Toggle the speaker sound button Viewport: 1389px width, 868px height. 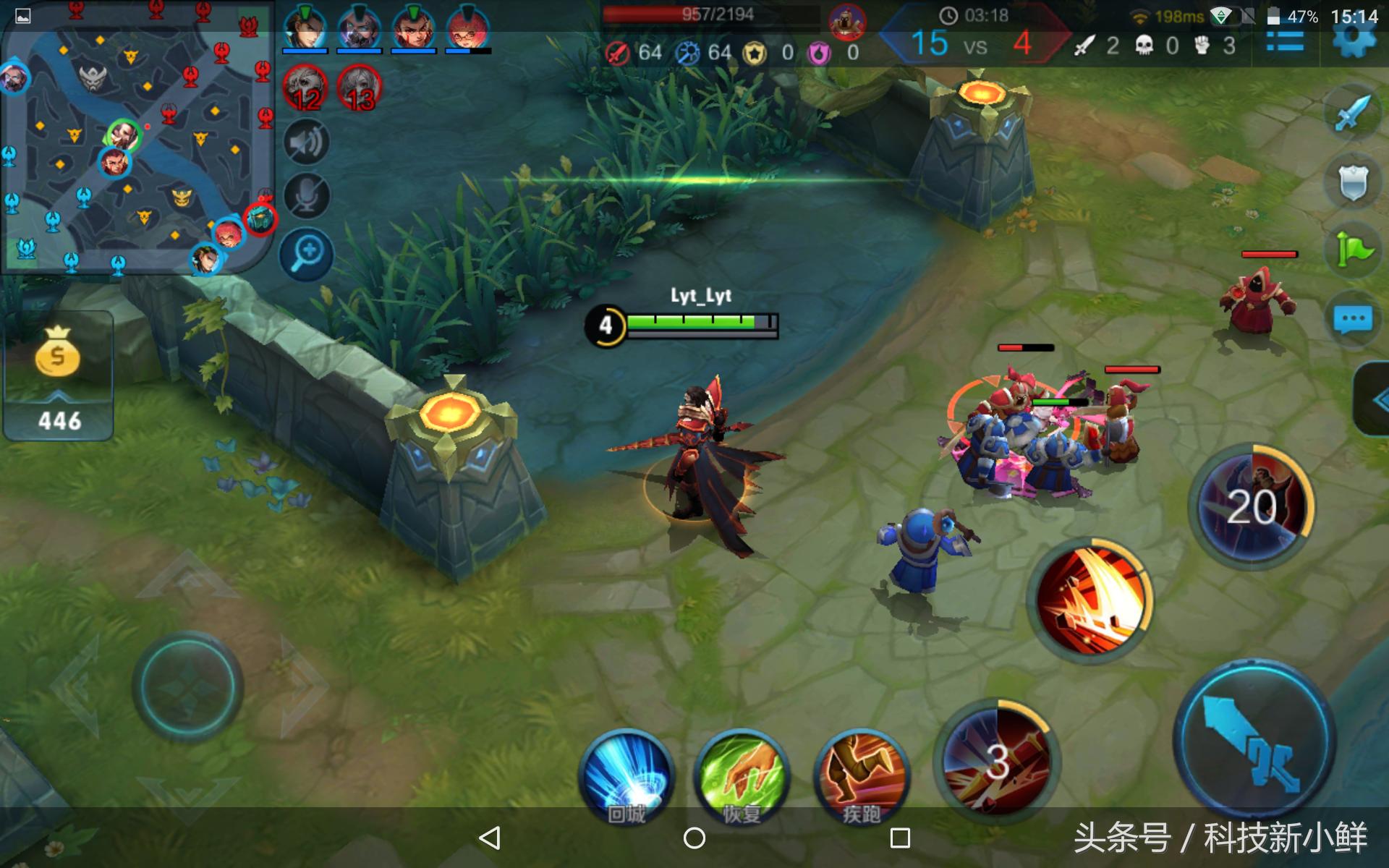tap(307, 142)
